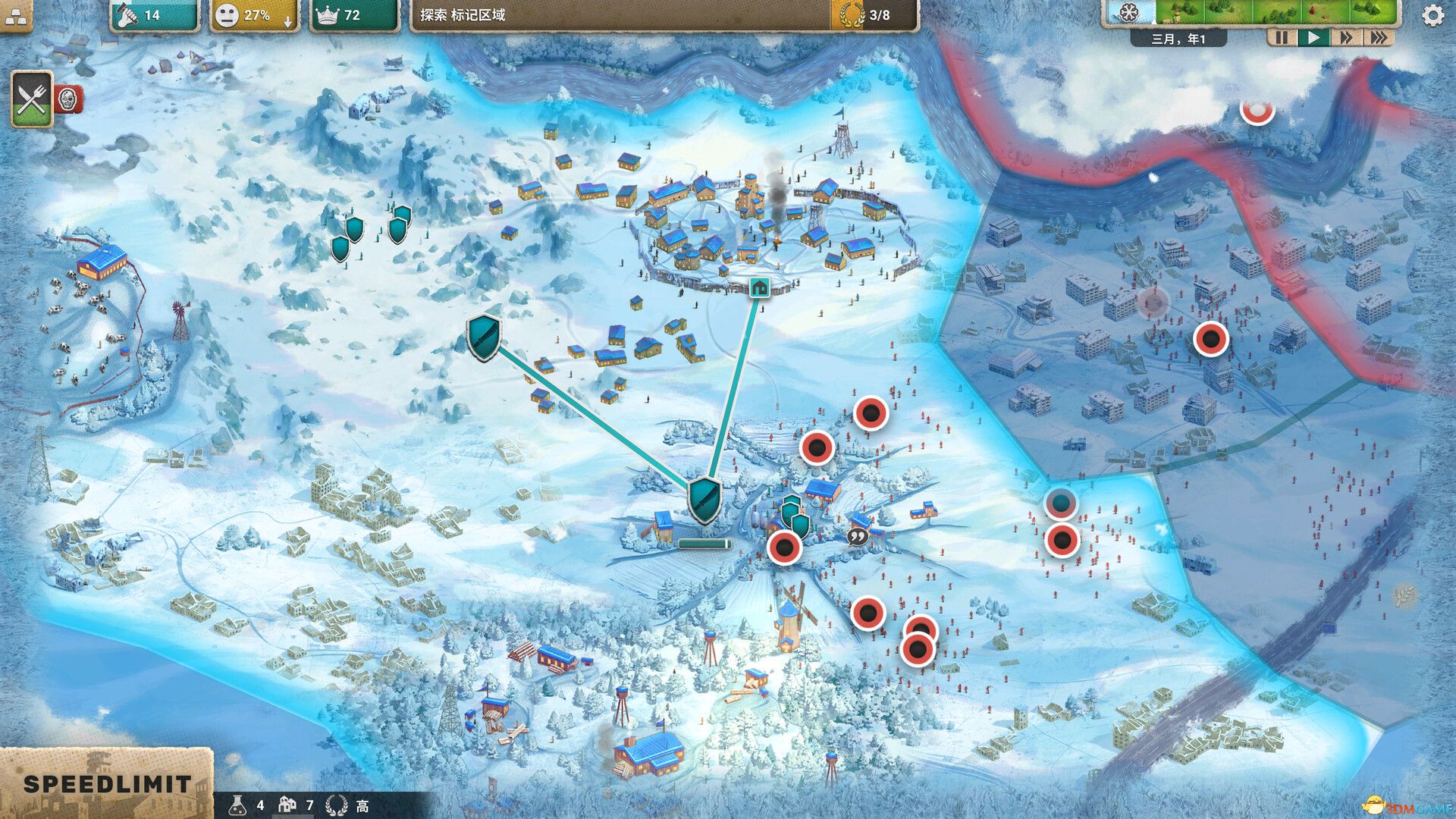Click the speech bubble event marker on the map
This screenshot has width=1456, height=819.
(859, 535)
